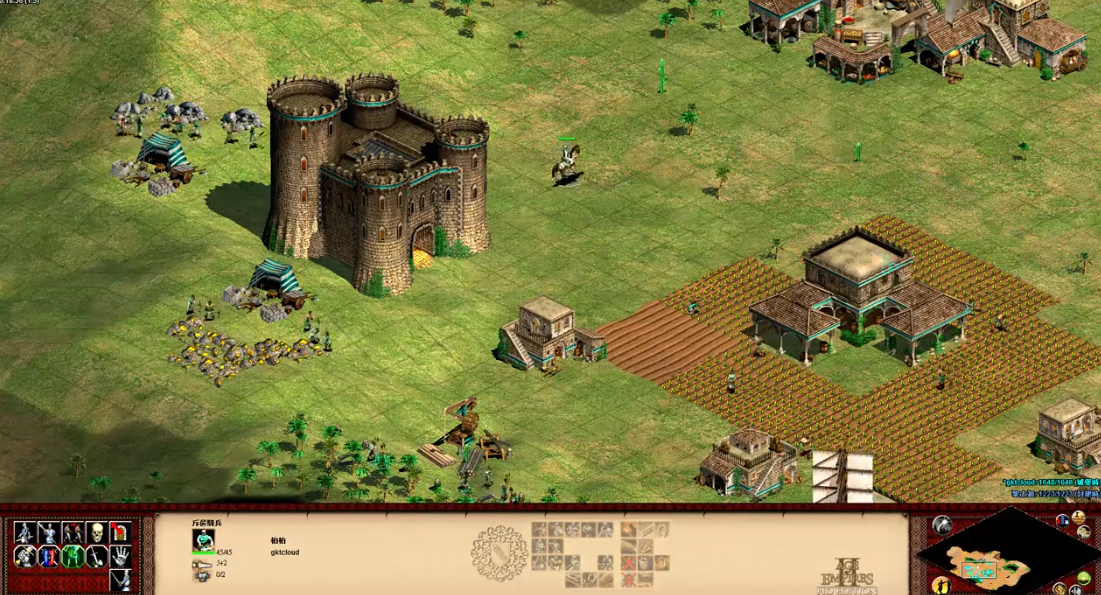Click the green round button beside minimap
This screenshot has width=1101, height=595.
(1084, 578)
